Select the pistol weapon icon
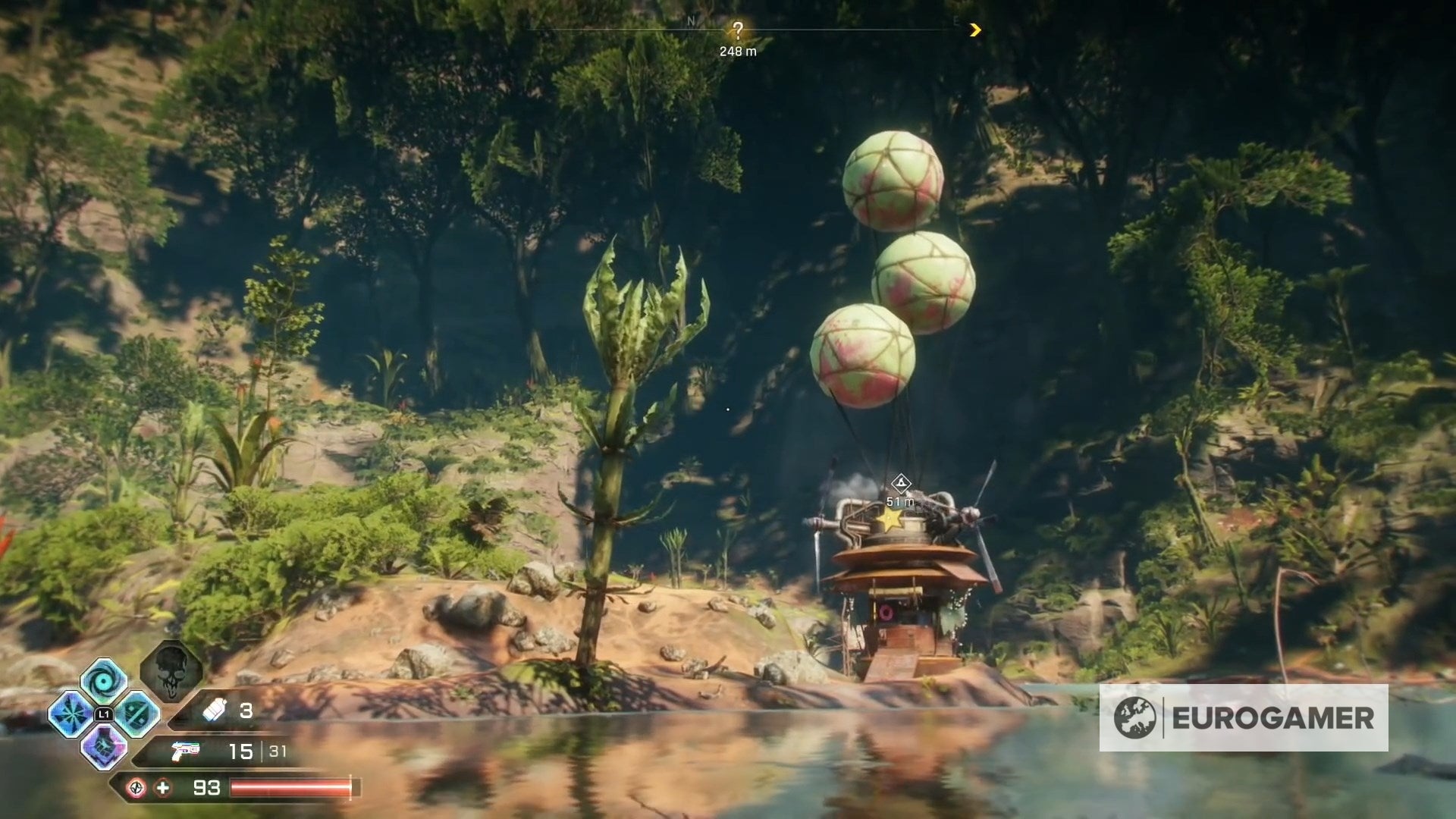The width and height of the screenshot is (1456, 819). tap(186, 752)
